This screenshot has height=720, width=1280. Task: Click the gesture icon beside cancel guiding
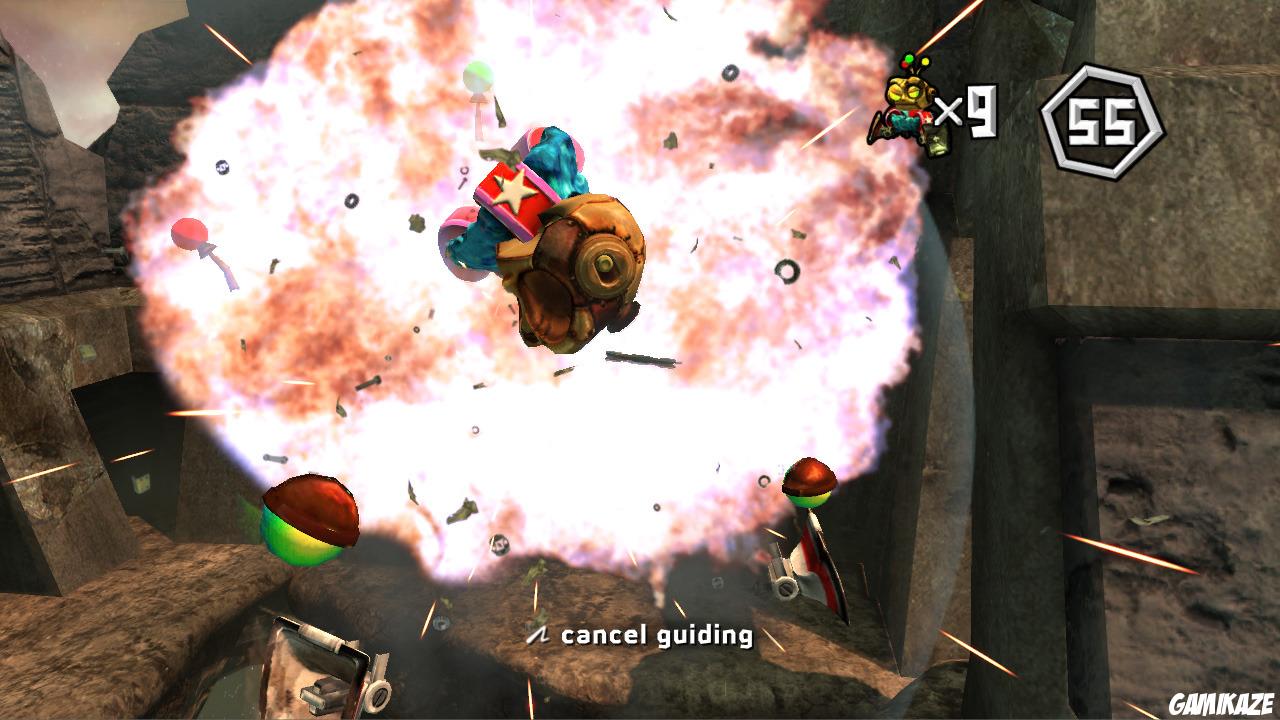pos(537,634)
